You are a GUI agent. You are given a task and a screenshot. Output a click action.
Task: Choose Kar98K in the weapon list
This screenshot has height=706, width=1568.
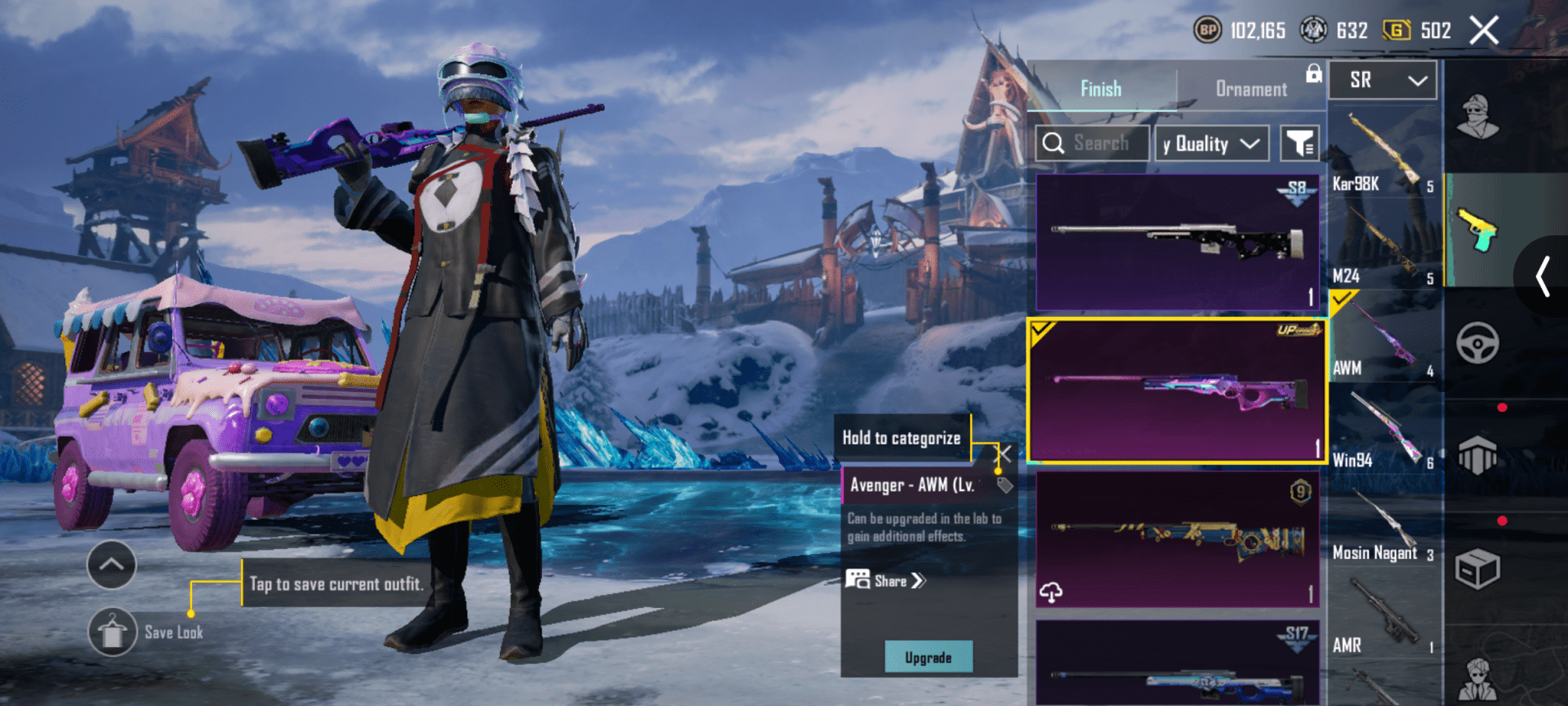[1383, 155]
